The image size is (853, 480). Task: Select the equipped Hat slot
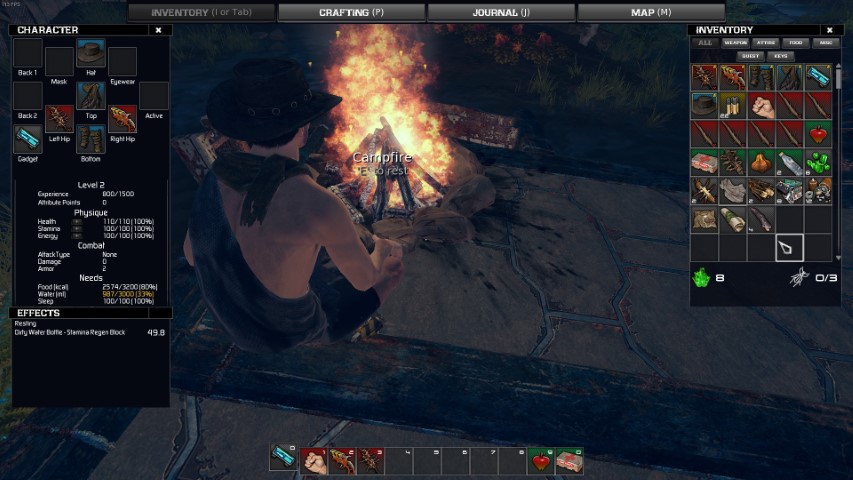pyautogui.click(x=90, y=55)
